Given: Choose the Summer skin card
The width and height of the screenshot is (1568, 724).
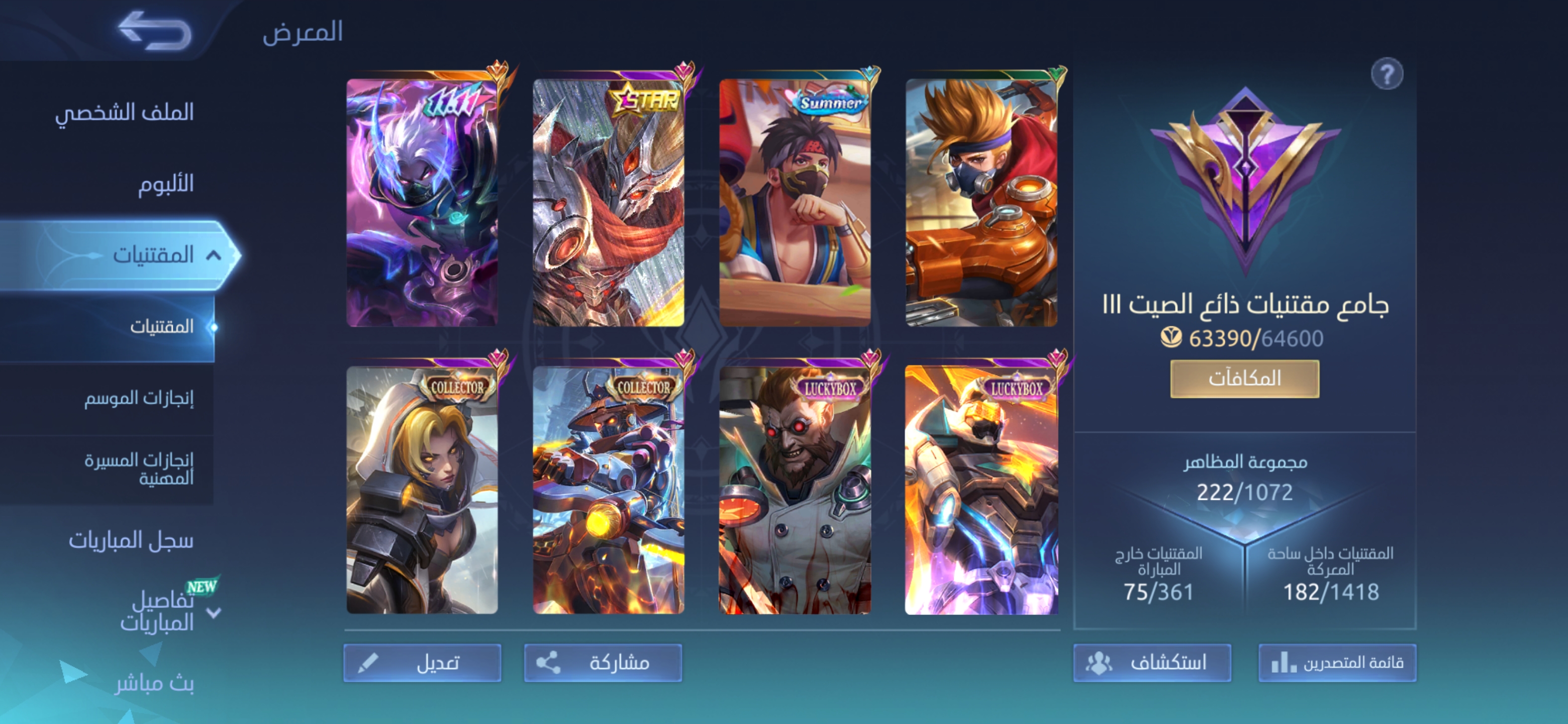Looking at the screenshot, I should [x=795, y=202].
